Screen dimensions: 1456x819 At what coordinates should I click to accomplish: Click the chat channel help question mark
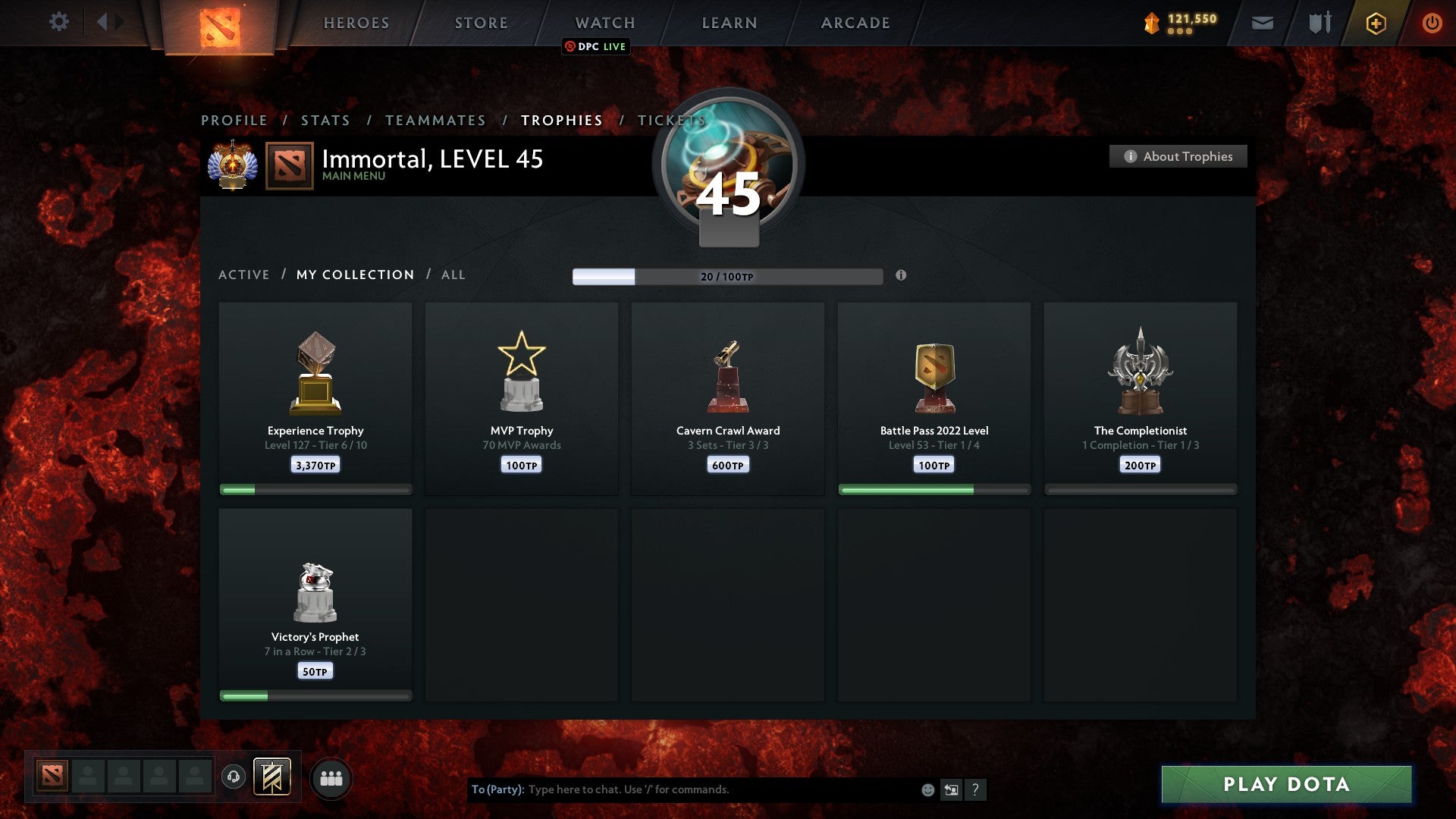[x=977, y=789]
